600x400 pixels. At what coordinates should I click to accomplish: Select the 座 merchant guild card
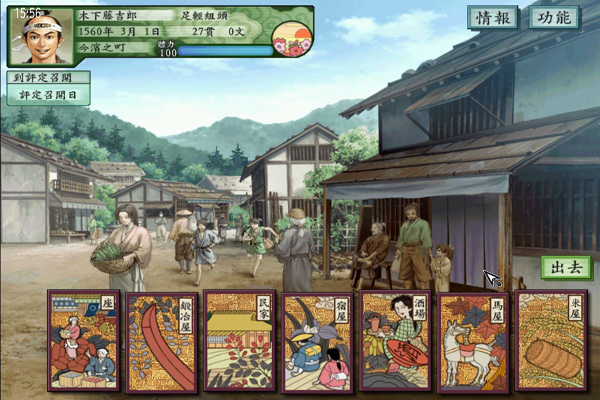(x=83, y=341)
